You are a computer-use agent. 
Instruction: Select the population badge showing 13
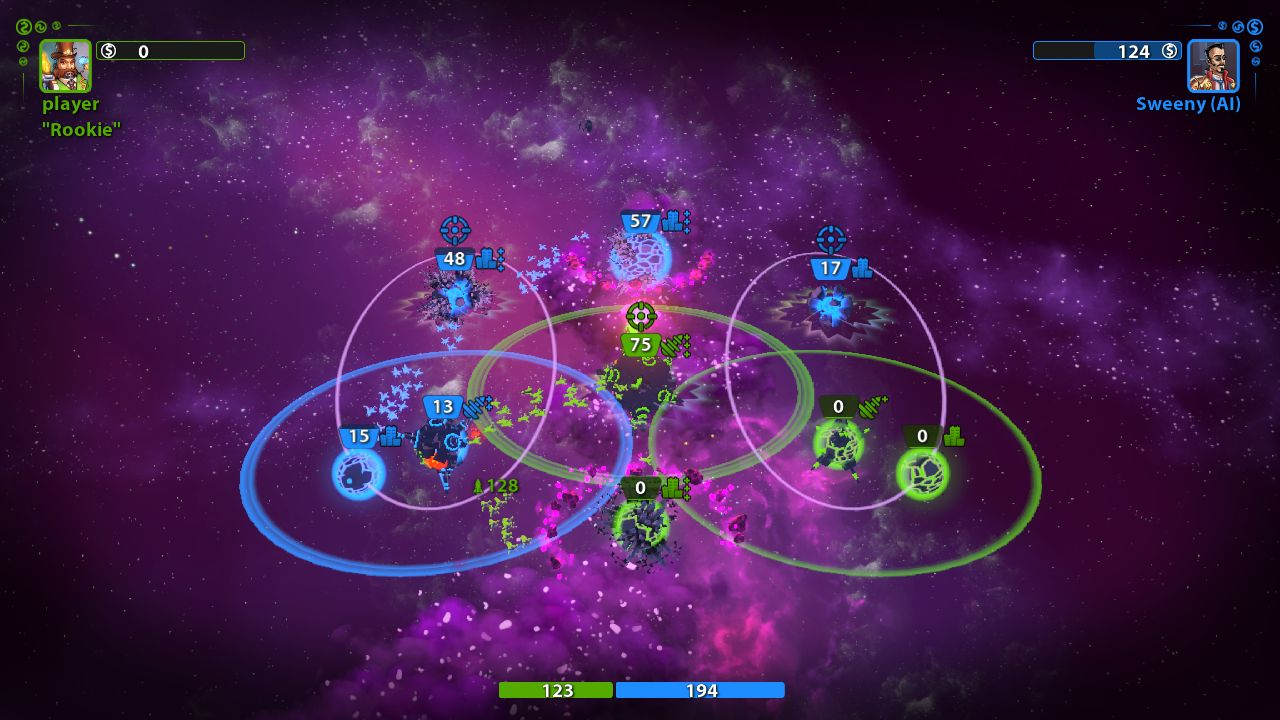[443, 407]
